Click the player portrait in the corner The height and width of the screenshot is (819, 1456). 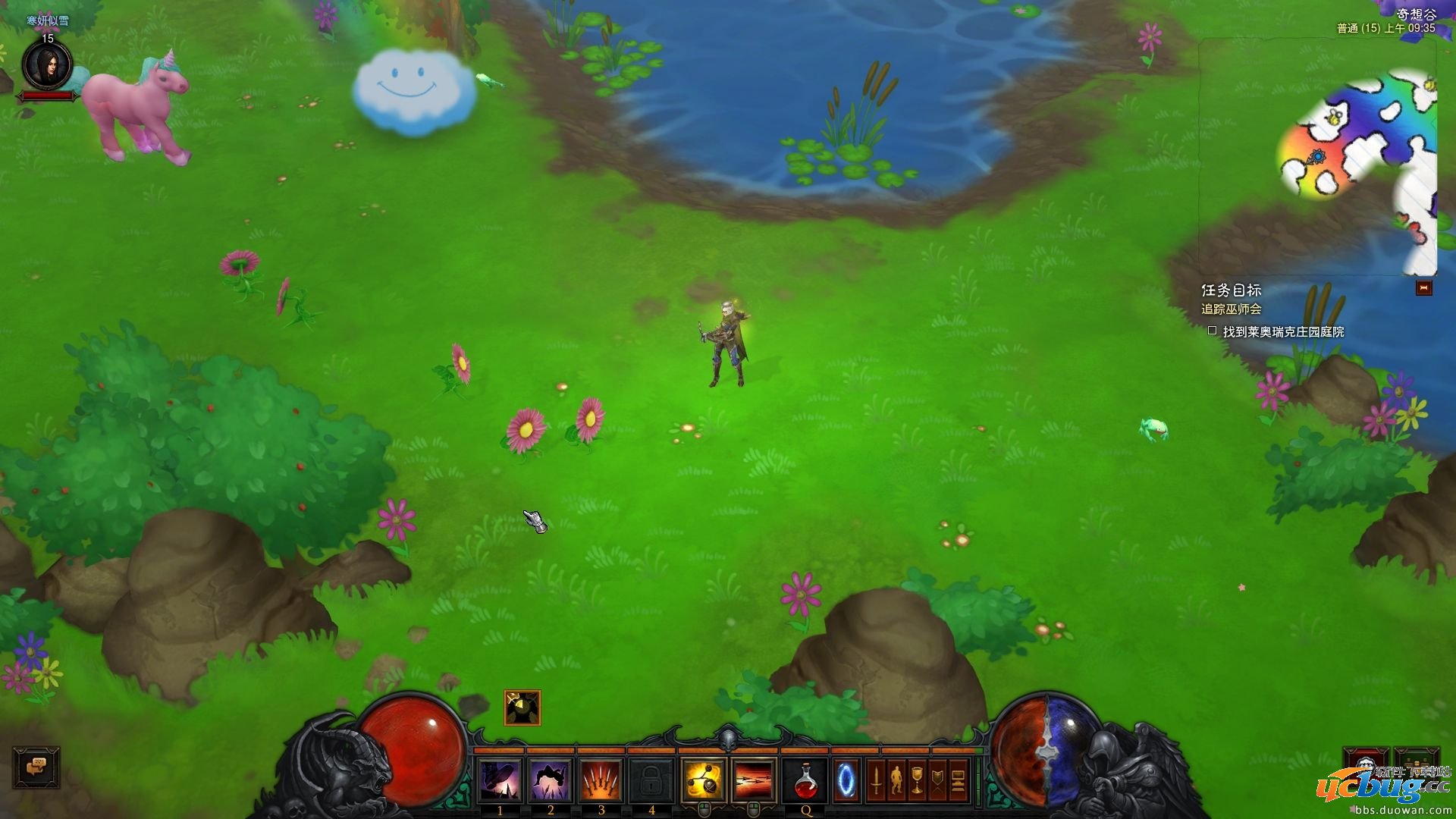pos(47,65)
